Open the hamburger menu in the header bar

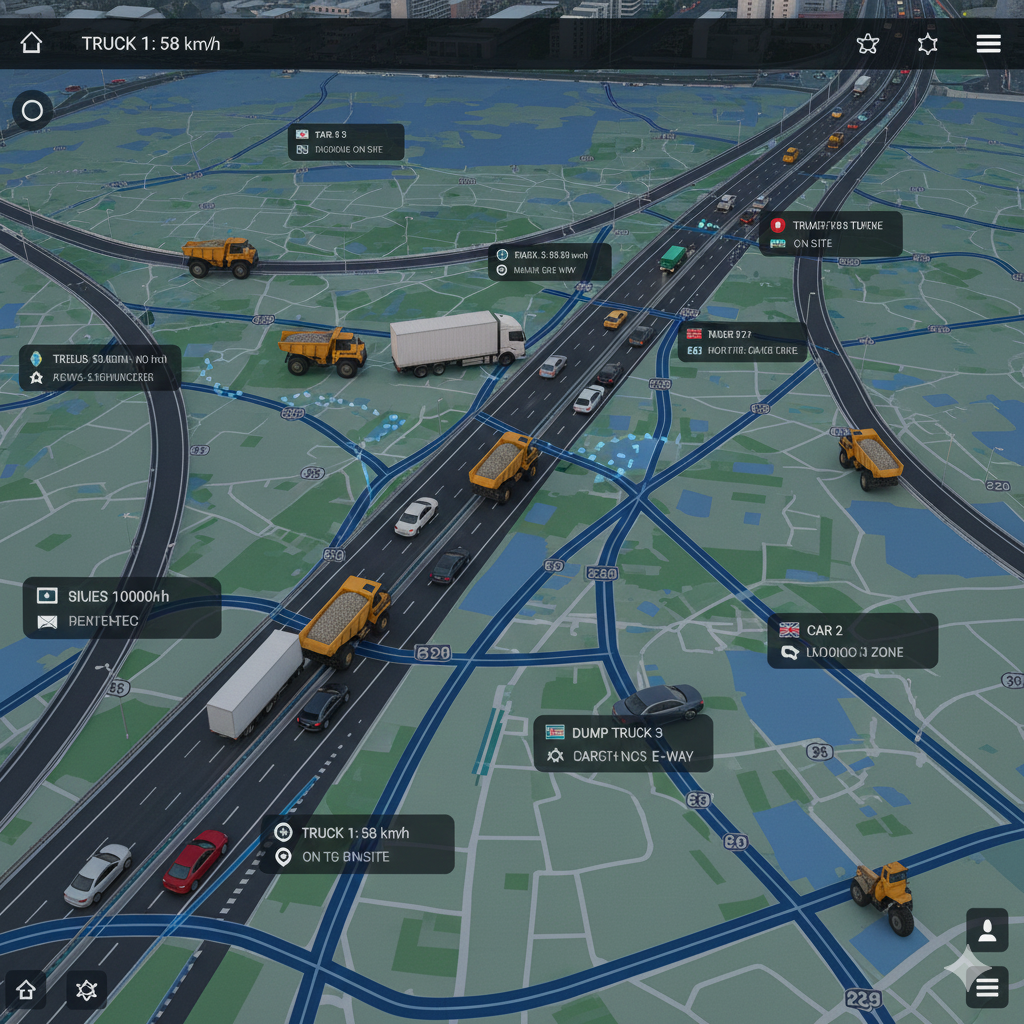coord(988,44)
